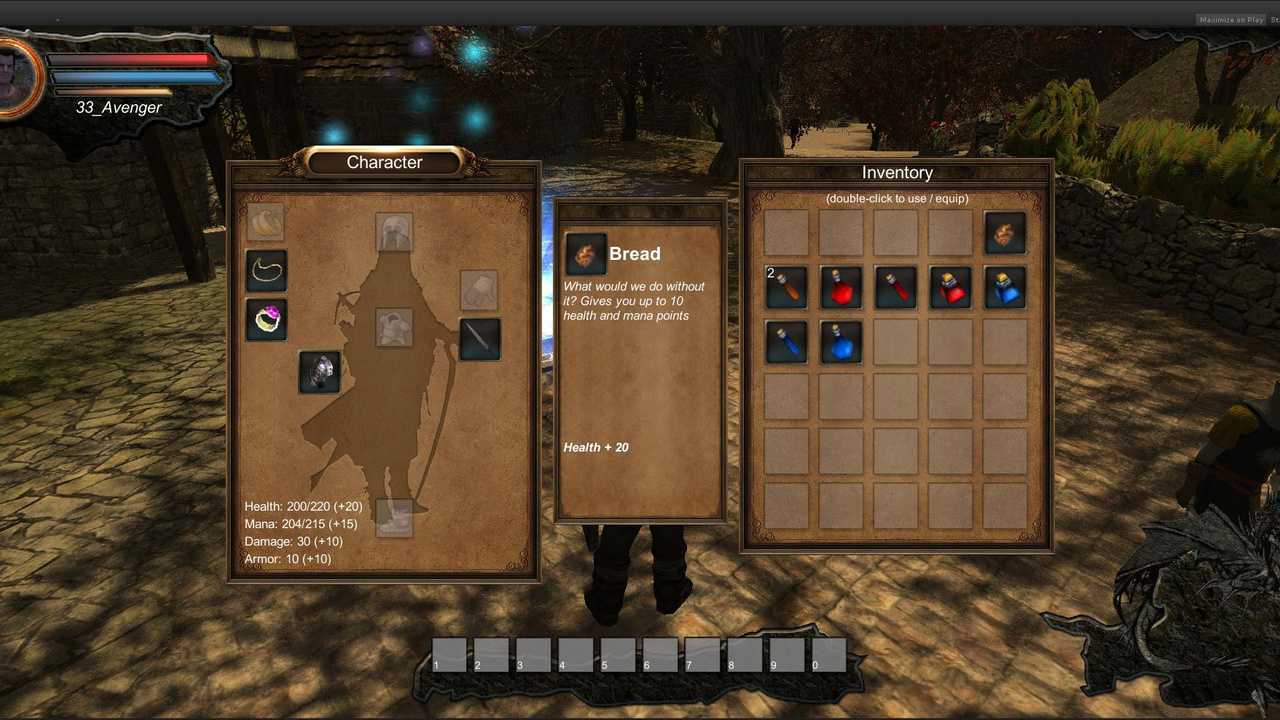
Task: Click the empty boots equipment slot
Action: coord(394,518)
